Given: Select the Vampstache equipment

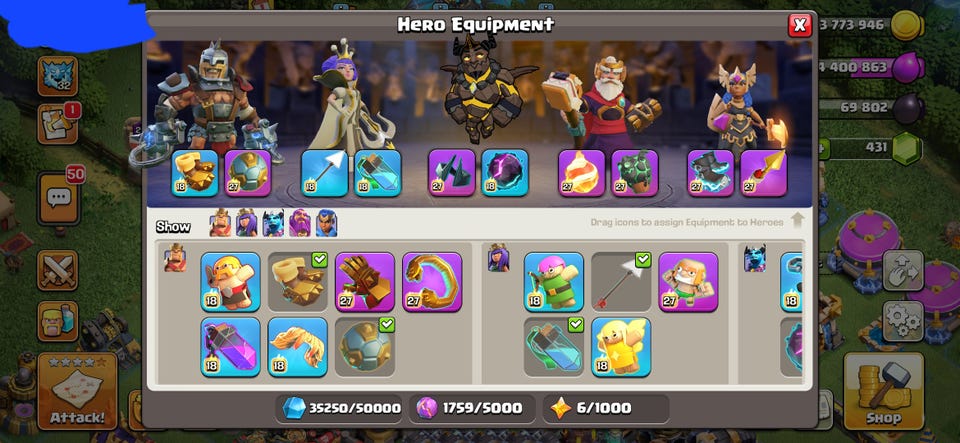Looking at the screenshot, I should [297, 346].
